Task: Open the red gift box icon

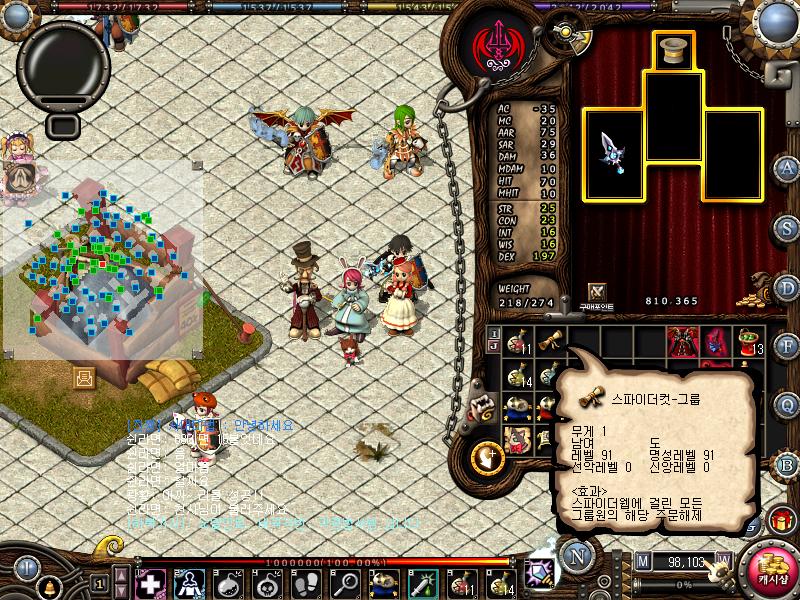Action: click(x=781, y=521)
